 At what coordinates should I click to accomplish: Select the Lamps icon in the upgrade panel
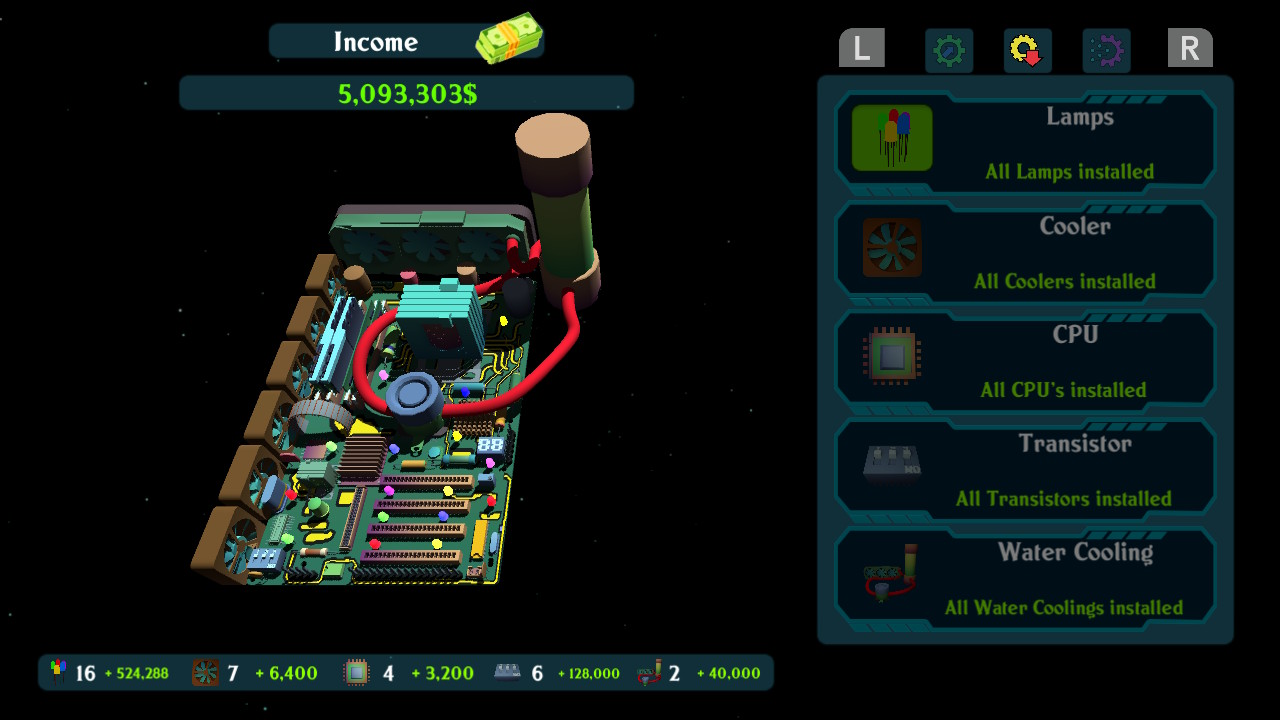[890, 137]
